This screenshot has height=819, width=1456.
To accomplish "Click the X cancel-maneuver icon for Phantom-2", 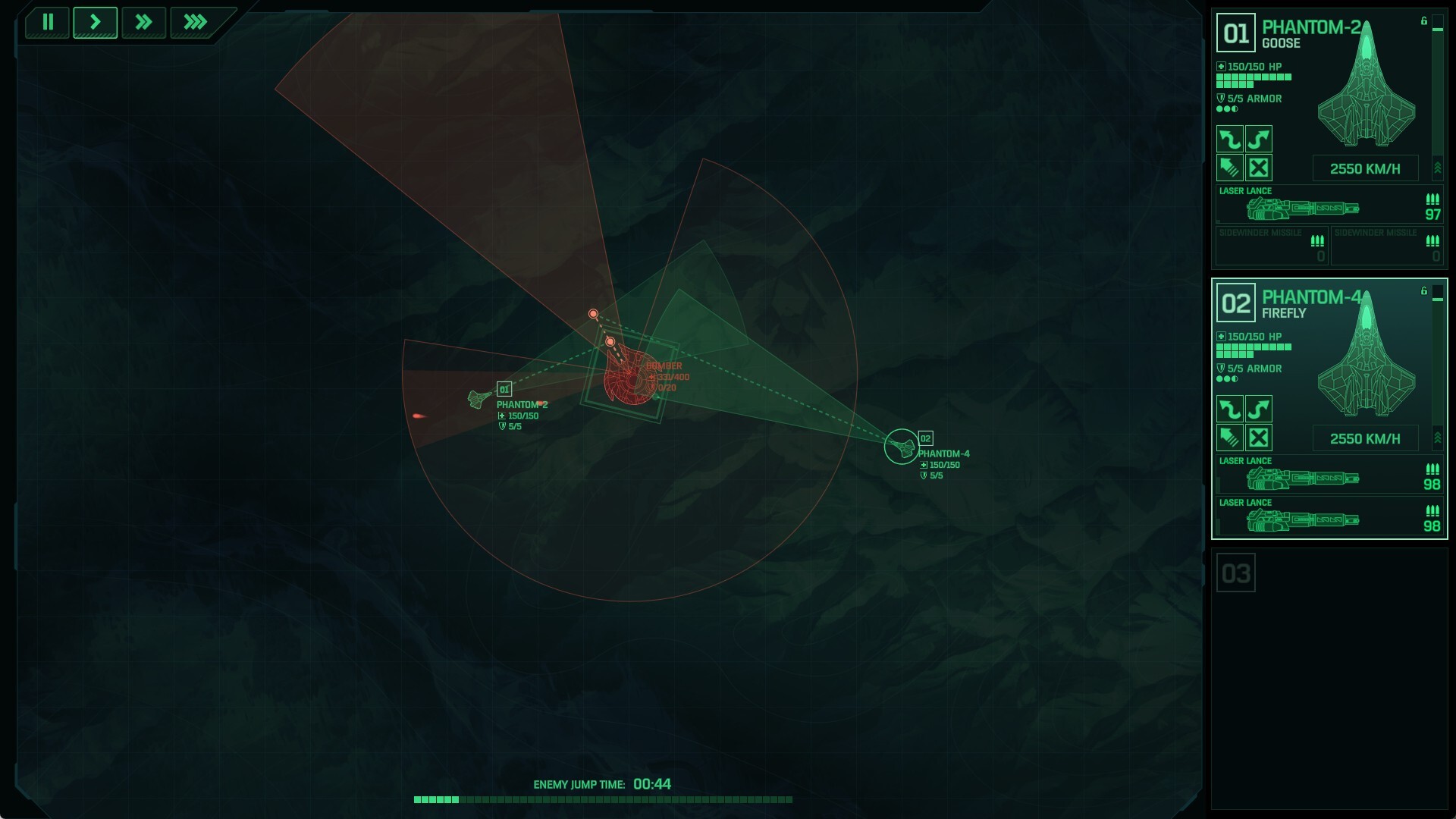I will [1259, 168].
